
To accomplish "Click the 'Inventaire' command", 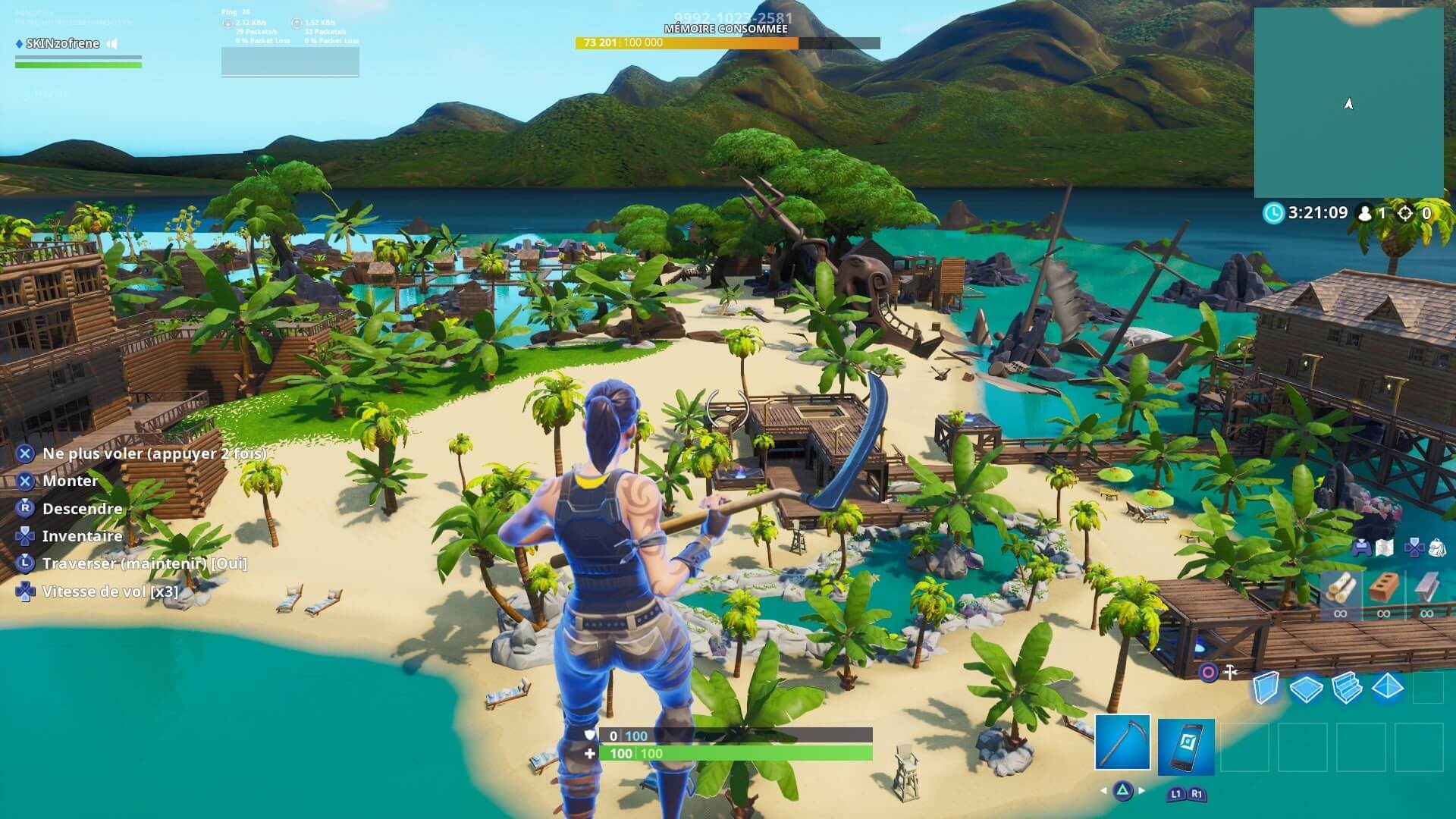I will click(83, 536).
